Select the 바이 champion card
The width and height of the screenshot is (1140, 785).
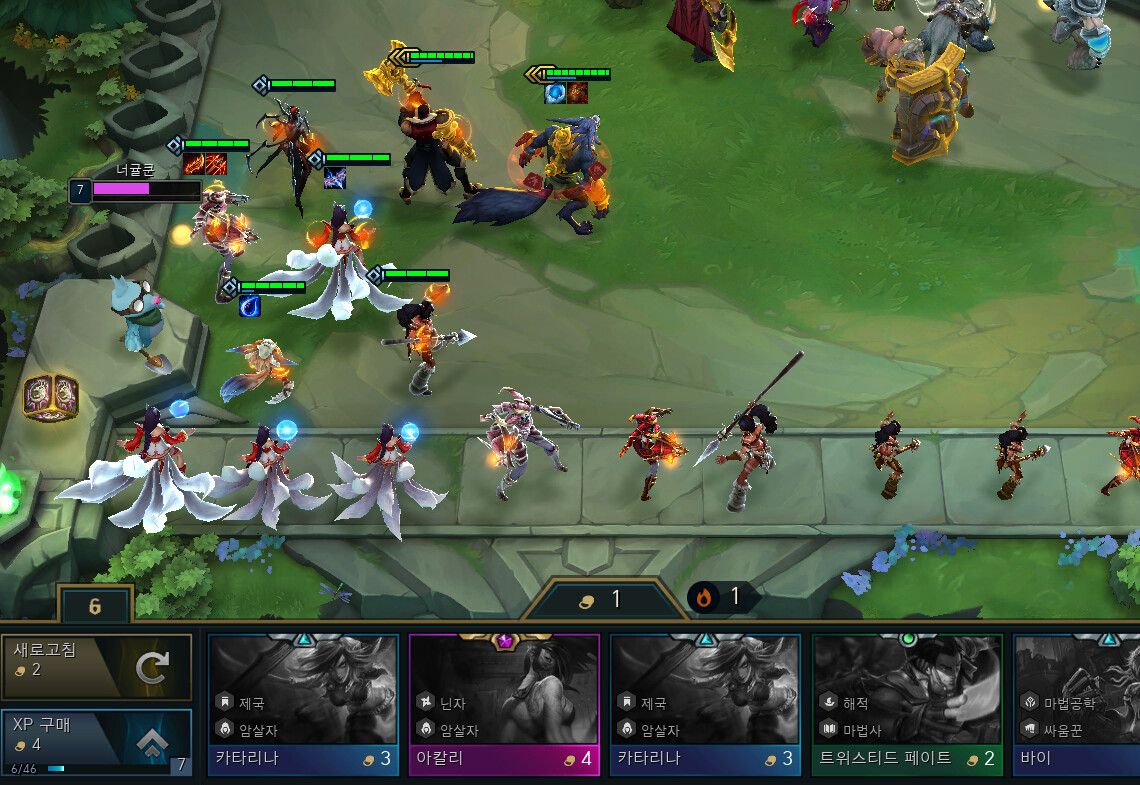click(x=1076, y=704)
